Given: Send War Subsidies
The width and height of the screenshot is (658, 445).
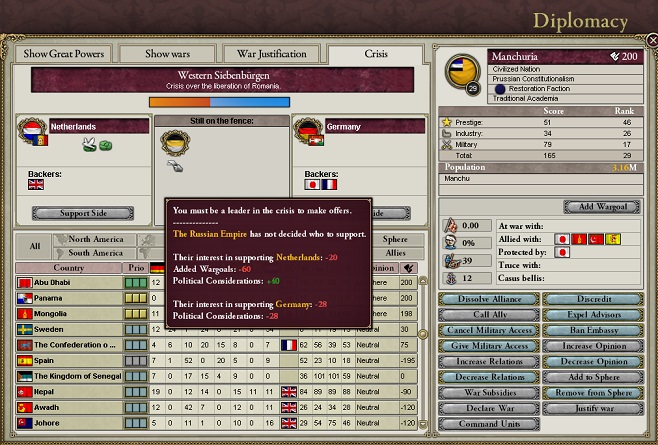Looking at the screenshot, I should [490, 392].
